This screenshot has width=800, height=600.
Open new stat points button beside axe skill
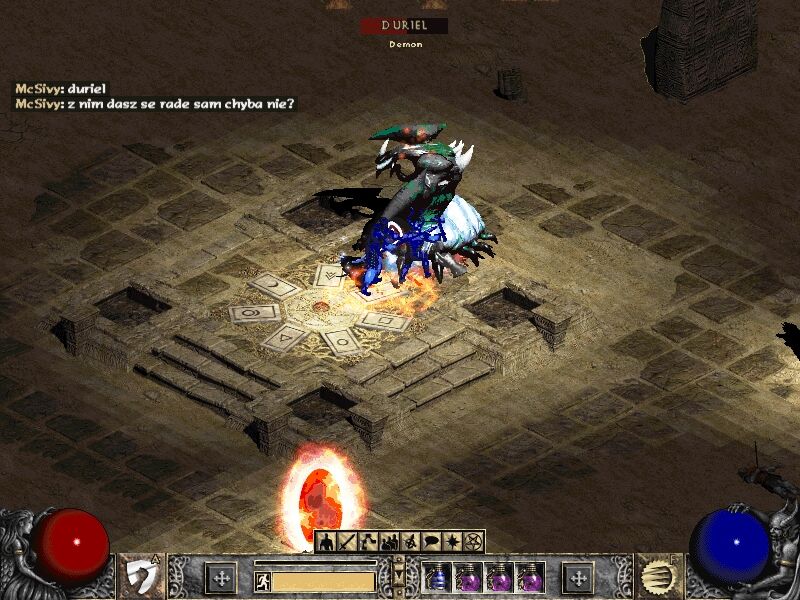(221, 578)
